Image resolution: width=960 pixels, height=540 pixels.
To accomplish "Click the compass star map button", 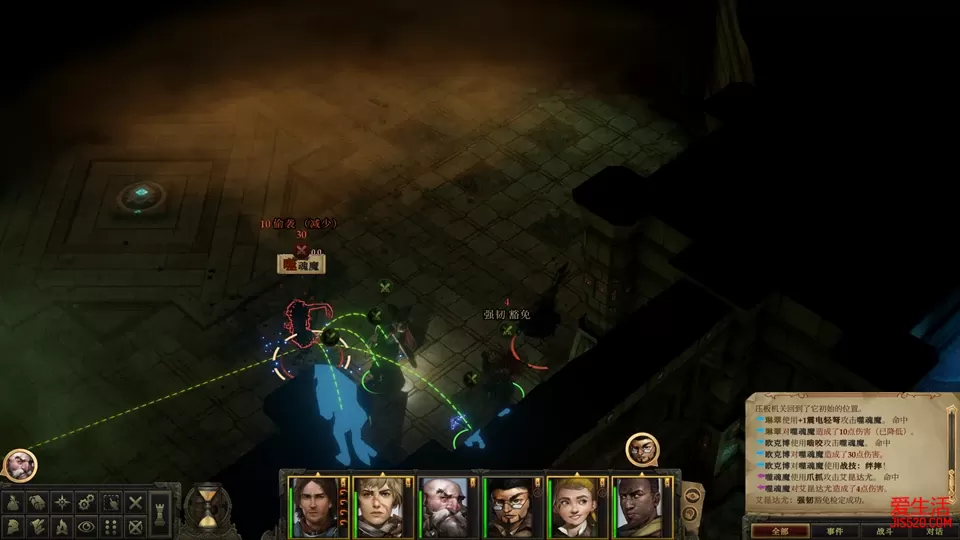I will pos(63,503).
